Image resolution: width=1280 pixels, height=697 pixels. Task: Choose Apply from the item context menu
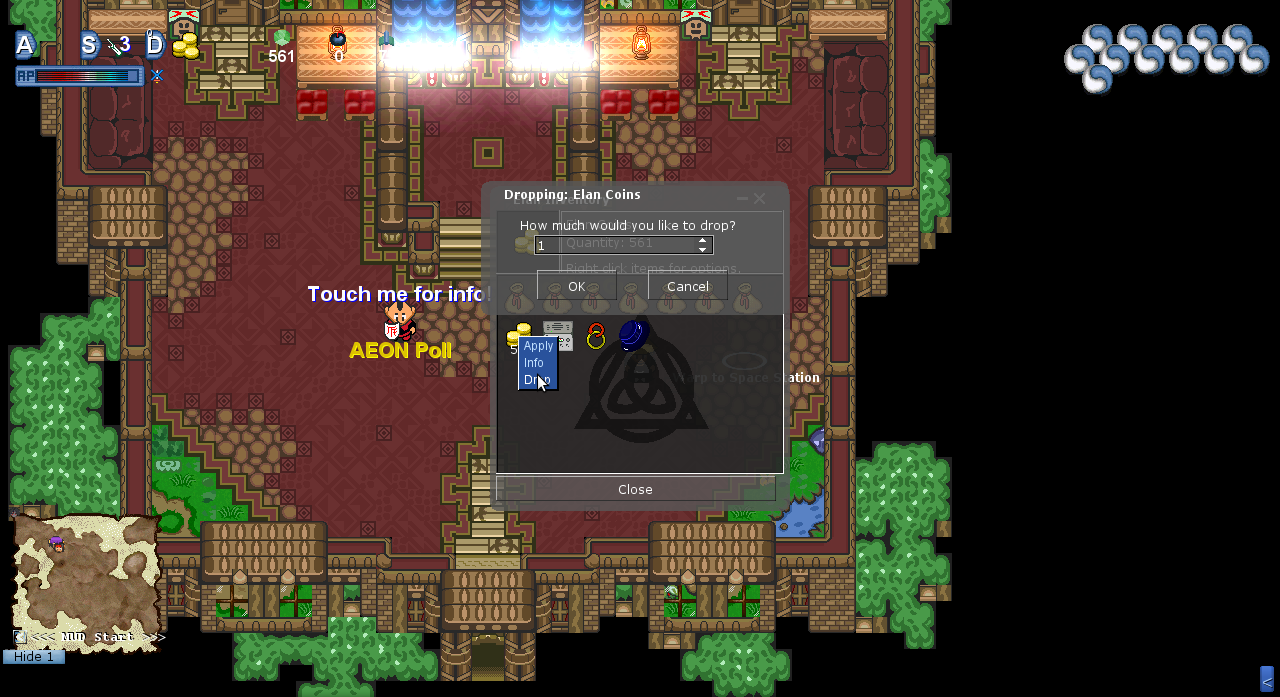[x=538, y=346]
